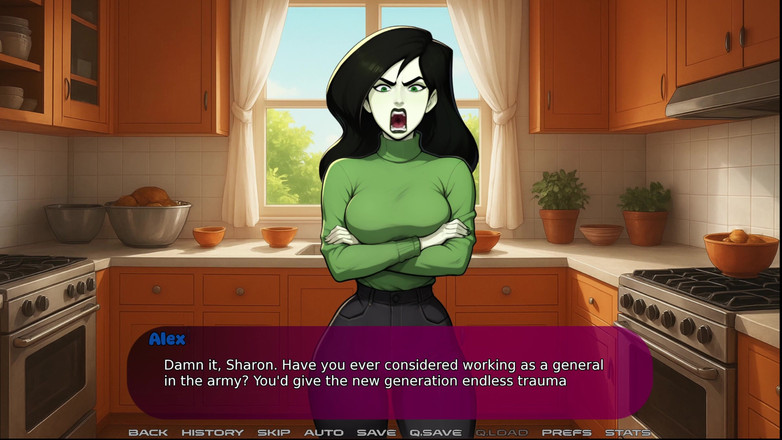Open the Save menu
The width and height of the screenshot is (782, 440).
(376, 432)
